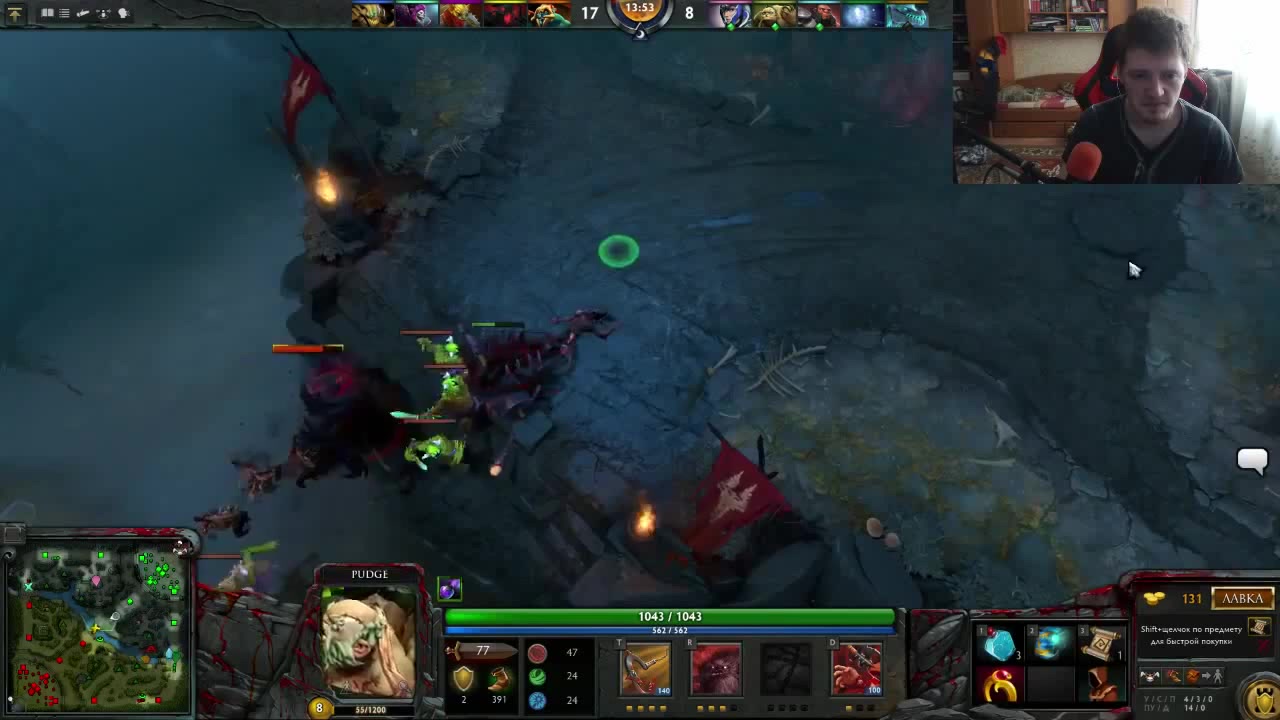Click the streamer's webcam overlay
Viewport: 1280px width, 720px height.
(x=1116, y=92)
